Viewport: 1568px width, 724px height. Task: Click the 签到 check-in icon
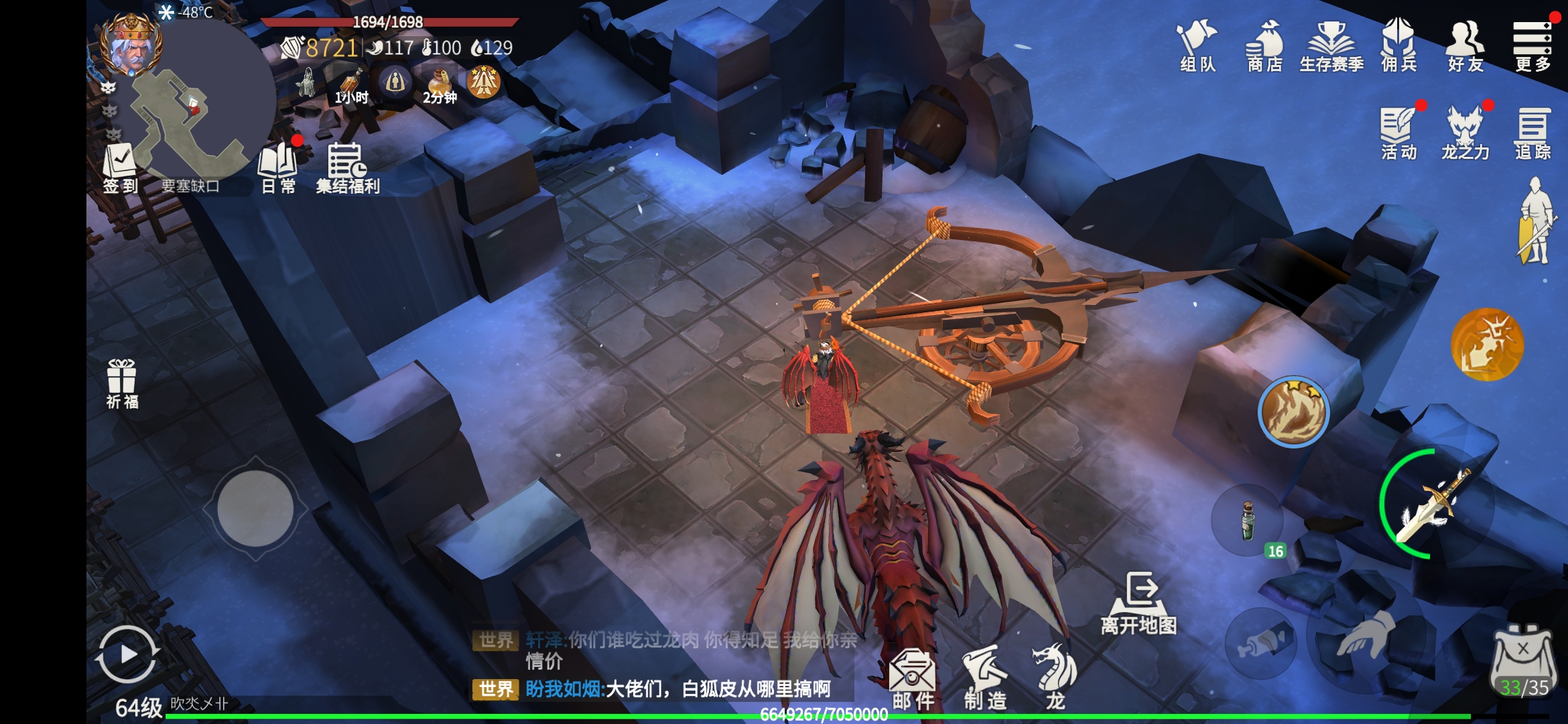click(x=120, y=169)
